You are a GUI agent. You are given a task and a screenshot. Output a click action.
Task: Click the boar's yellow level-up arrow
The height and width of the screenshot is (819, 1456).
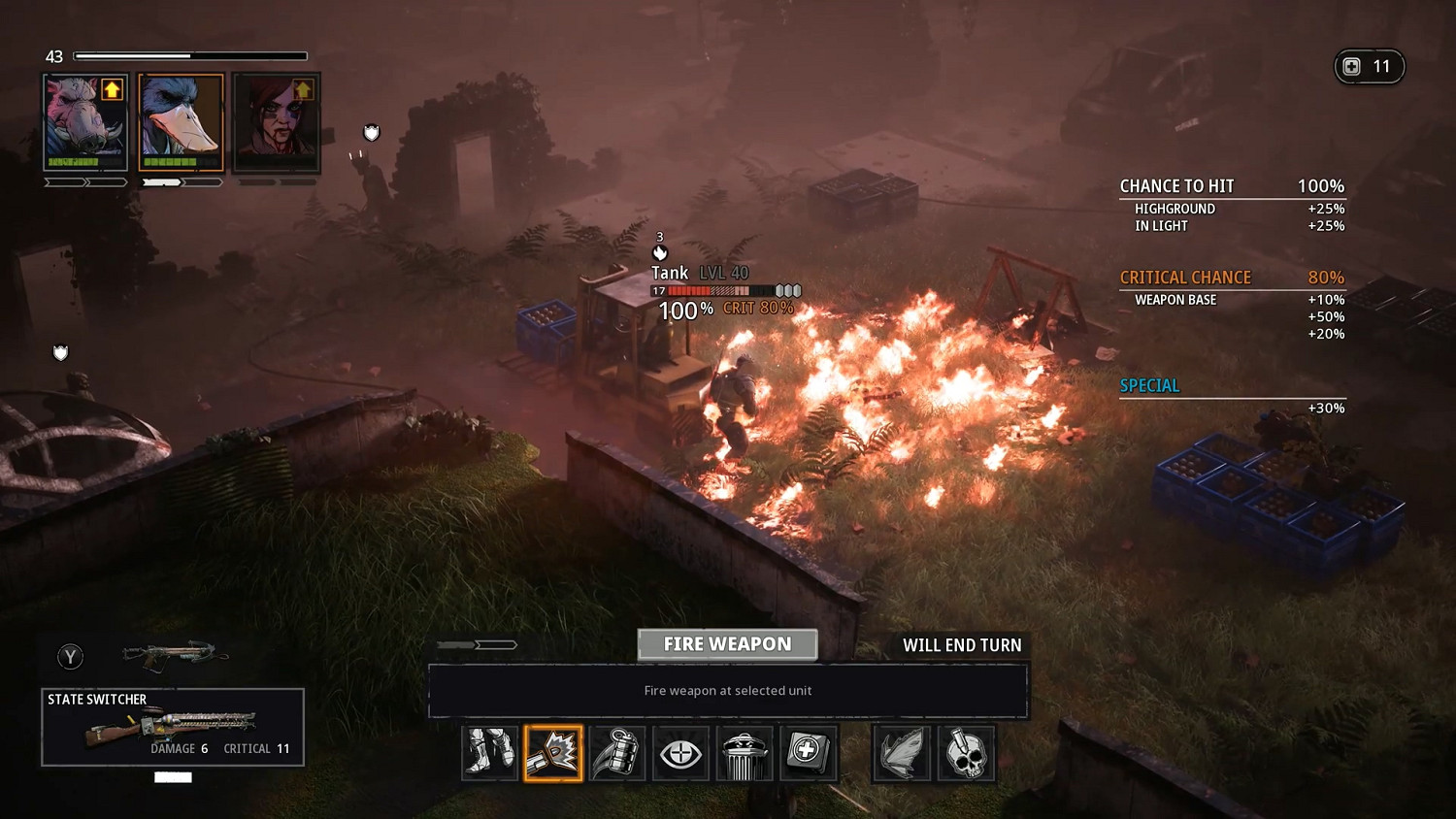point(112,90)
